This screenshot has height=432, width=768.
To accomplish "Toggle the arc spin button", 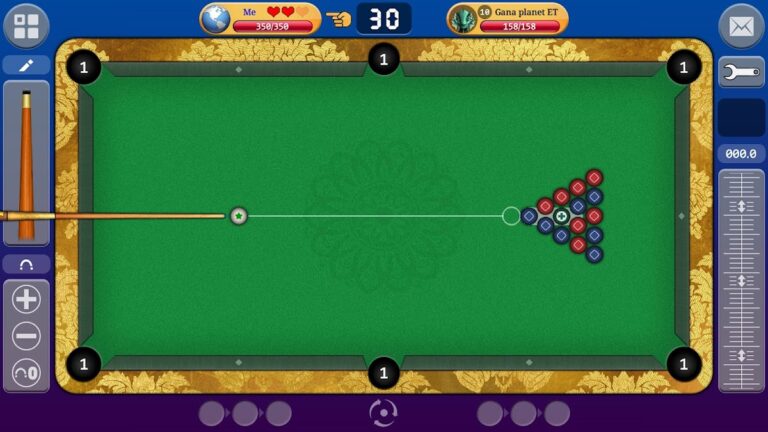I will tap(26, 265).
